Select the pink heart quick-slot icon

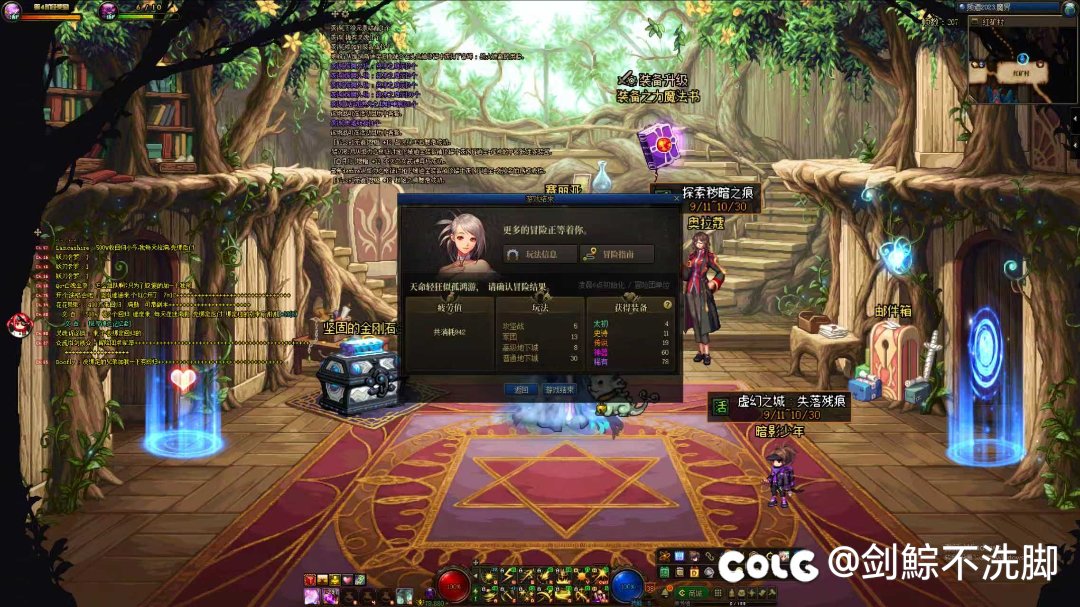[x=347, y=580]
